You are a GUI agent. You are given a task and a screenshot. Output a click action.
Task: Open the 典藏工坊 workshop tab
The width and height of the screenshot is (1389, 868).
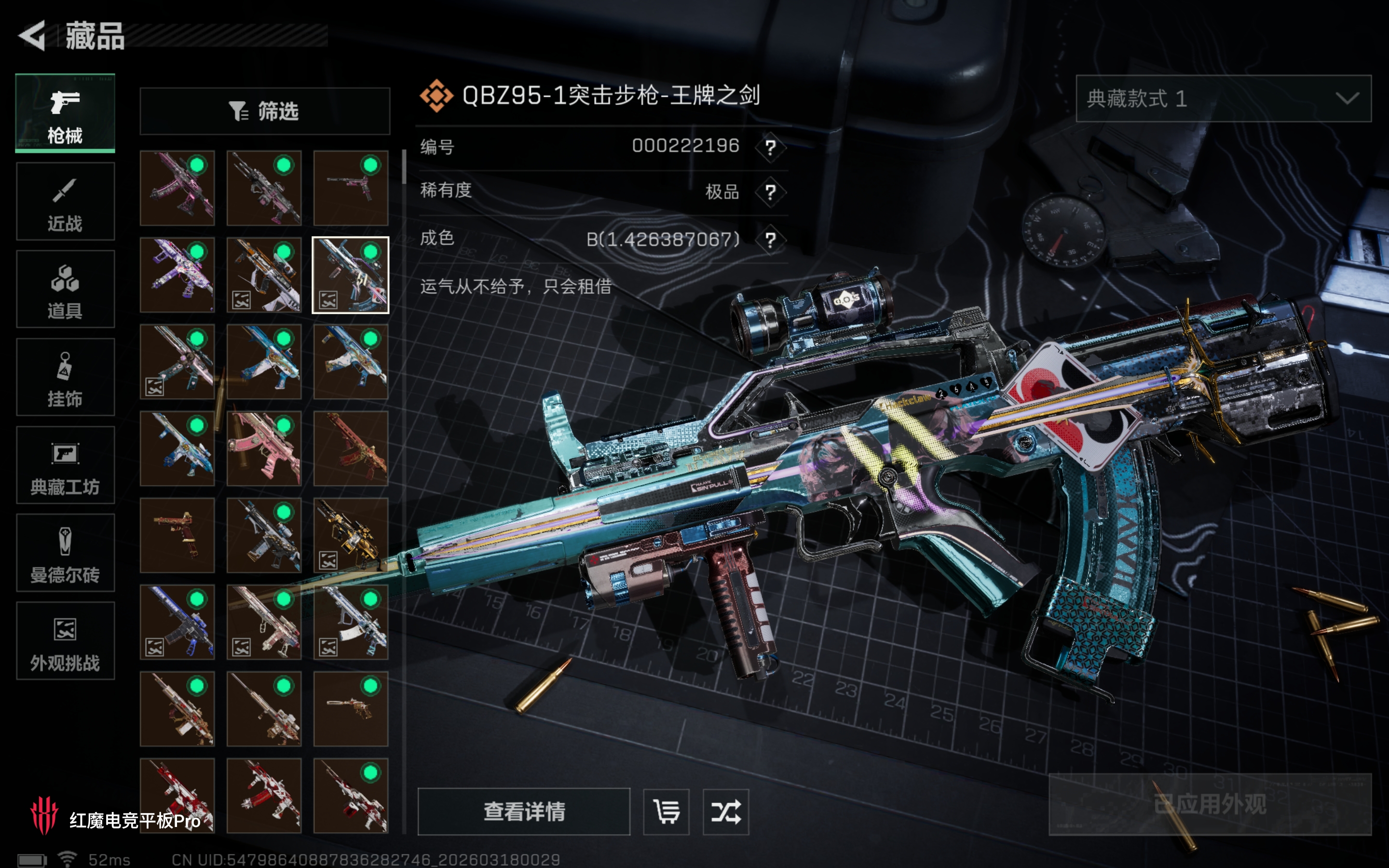(65, 465)
